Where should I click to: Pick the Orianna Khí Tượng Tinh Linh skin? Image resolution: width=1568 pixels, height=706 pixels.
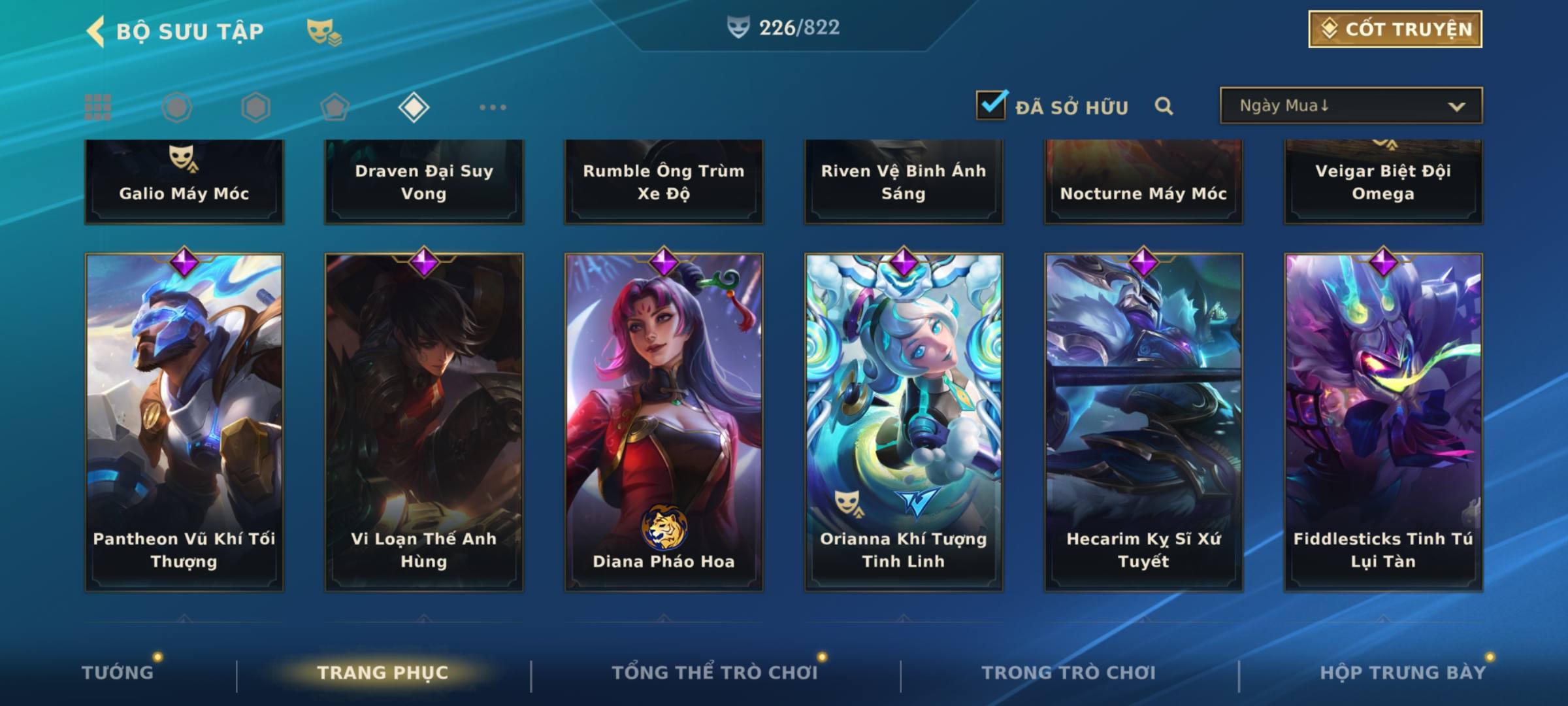pos(904,422)
